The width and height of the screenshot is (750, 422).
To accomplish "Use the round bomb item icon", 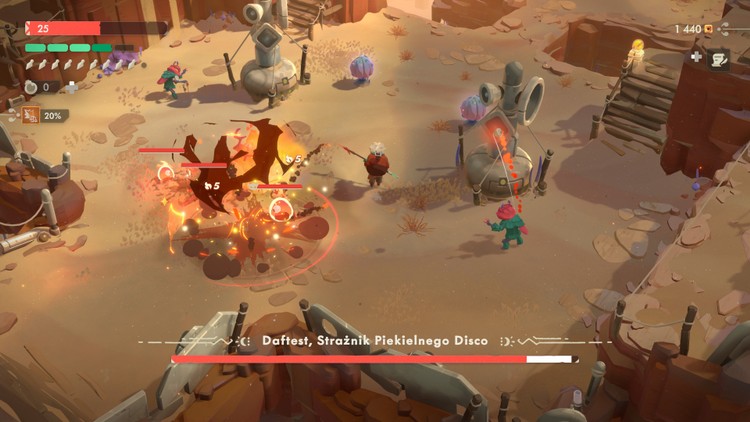I will [x=32, y=88].
